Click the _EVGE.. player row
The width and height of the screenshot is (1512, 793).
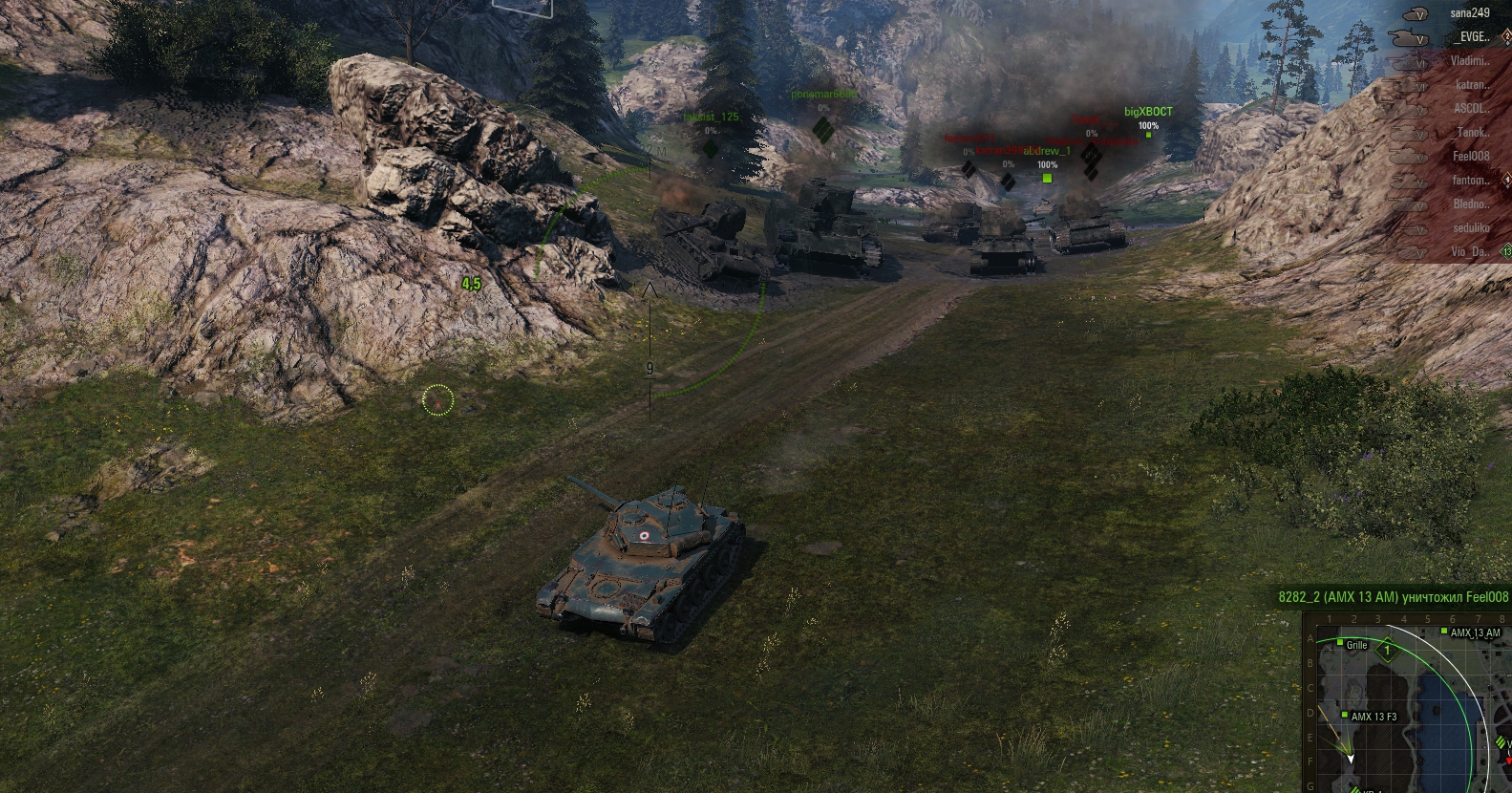(1471, 37)
